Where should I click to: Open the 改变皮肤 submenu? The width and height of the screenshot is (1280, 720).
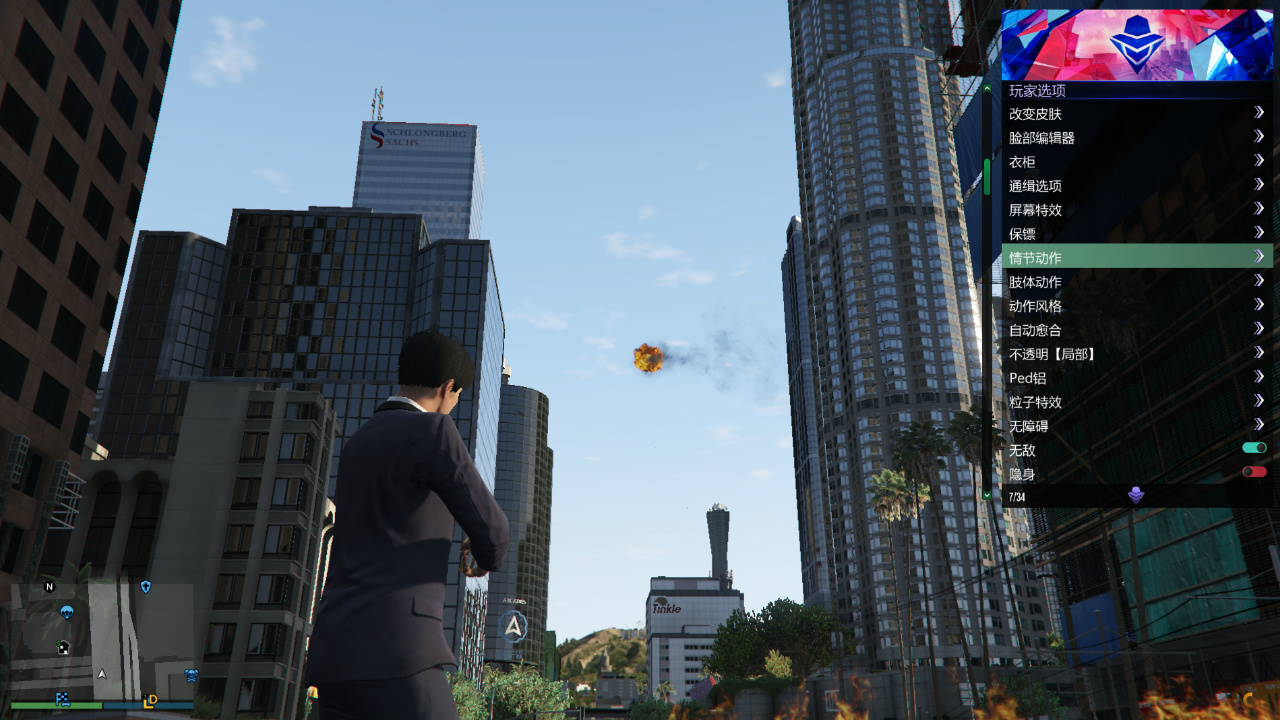coord(1136,114)
